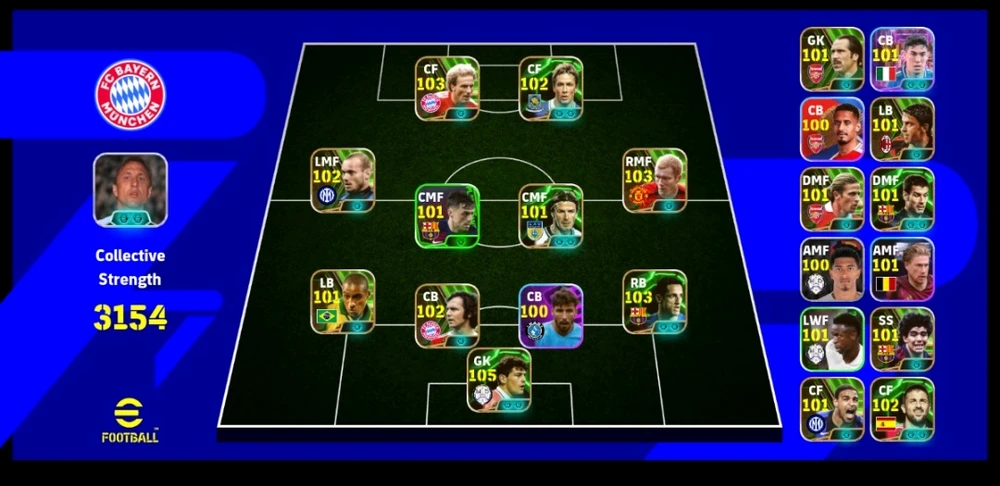Select the CF 103 striker card
The height and width of the screenshot is (486, 1000).
tap(447, 88)
